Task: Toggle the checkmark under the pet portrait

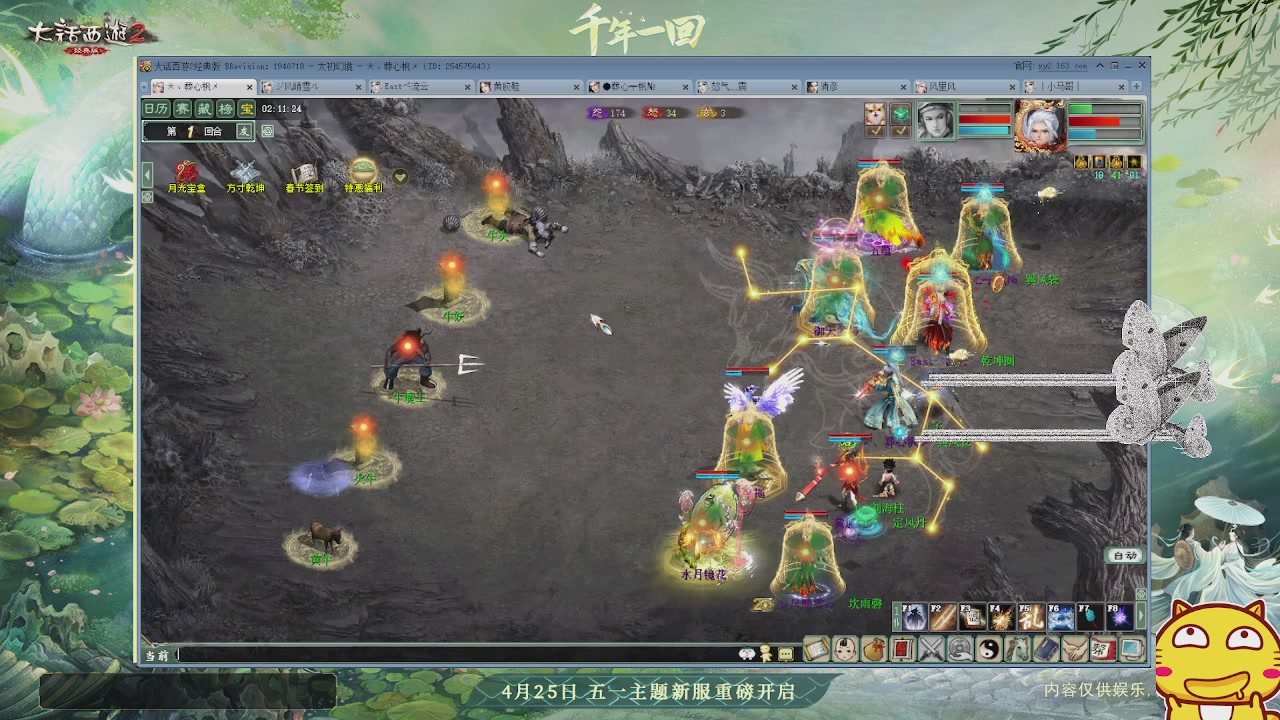Action: [875, 130]
